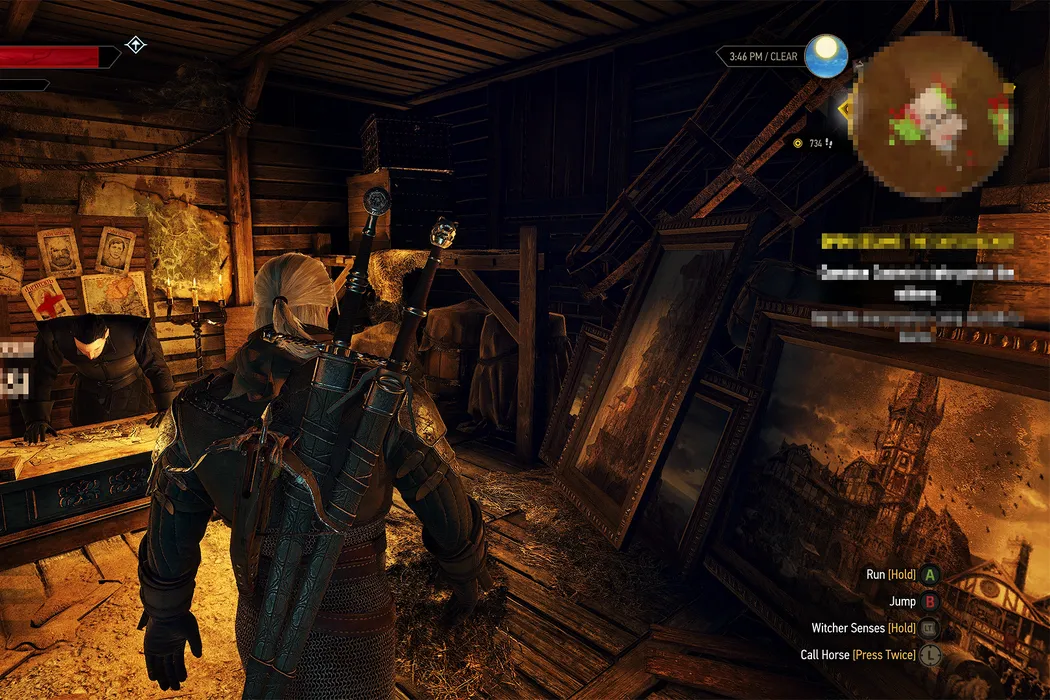Screen dimensions: 1050x700
Task: Open the yellow tracked quest title
Action: (916, 242)
